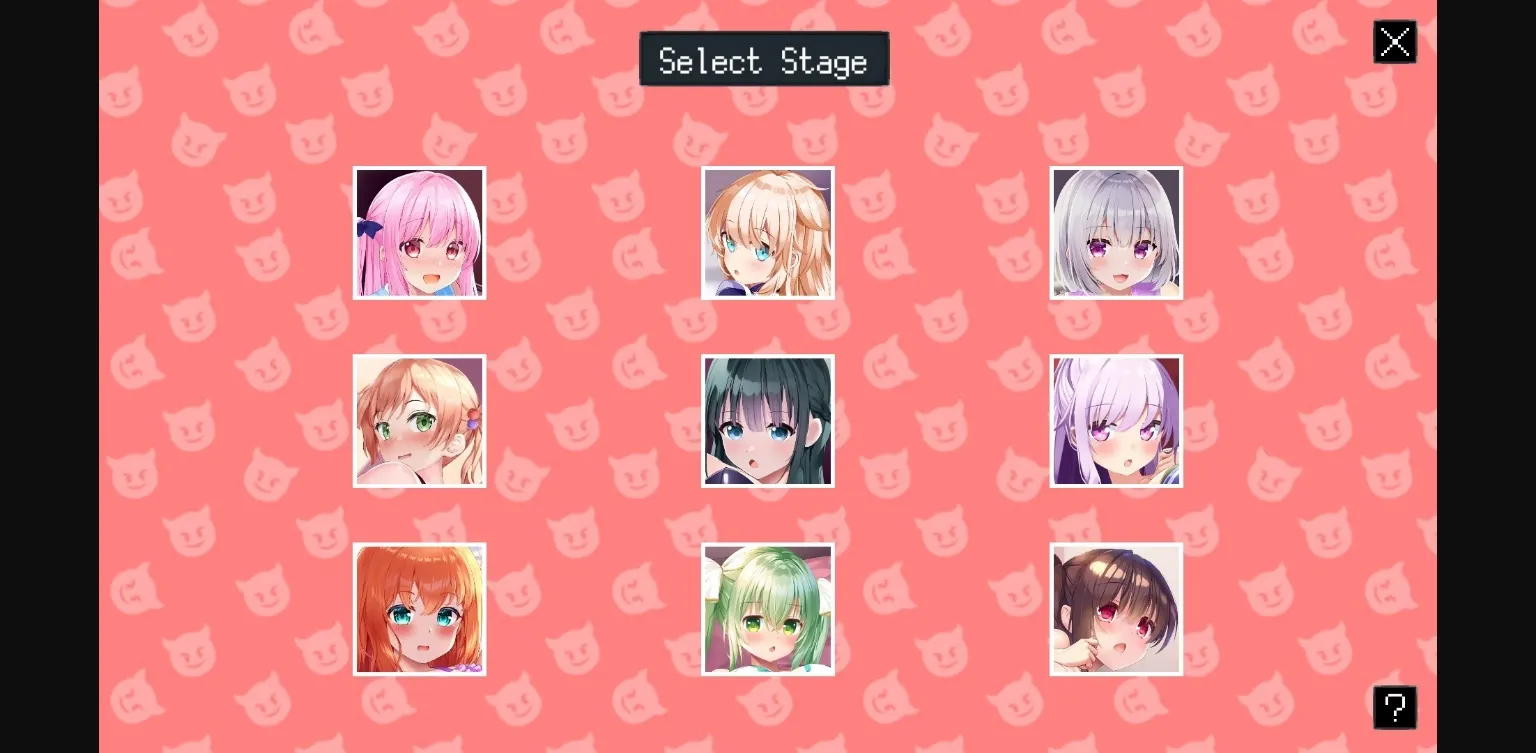The image size is (1536, 753).
Task: Select the silver-haired girl with purple eyes
Action: (1116, 233)
